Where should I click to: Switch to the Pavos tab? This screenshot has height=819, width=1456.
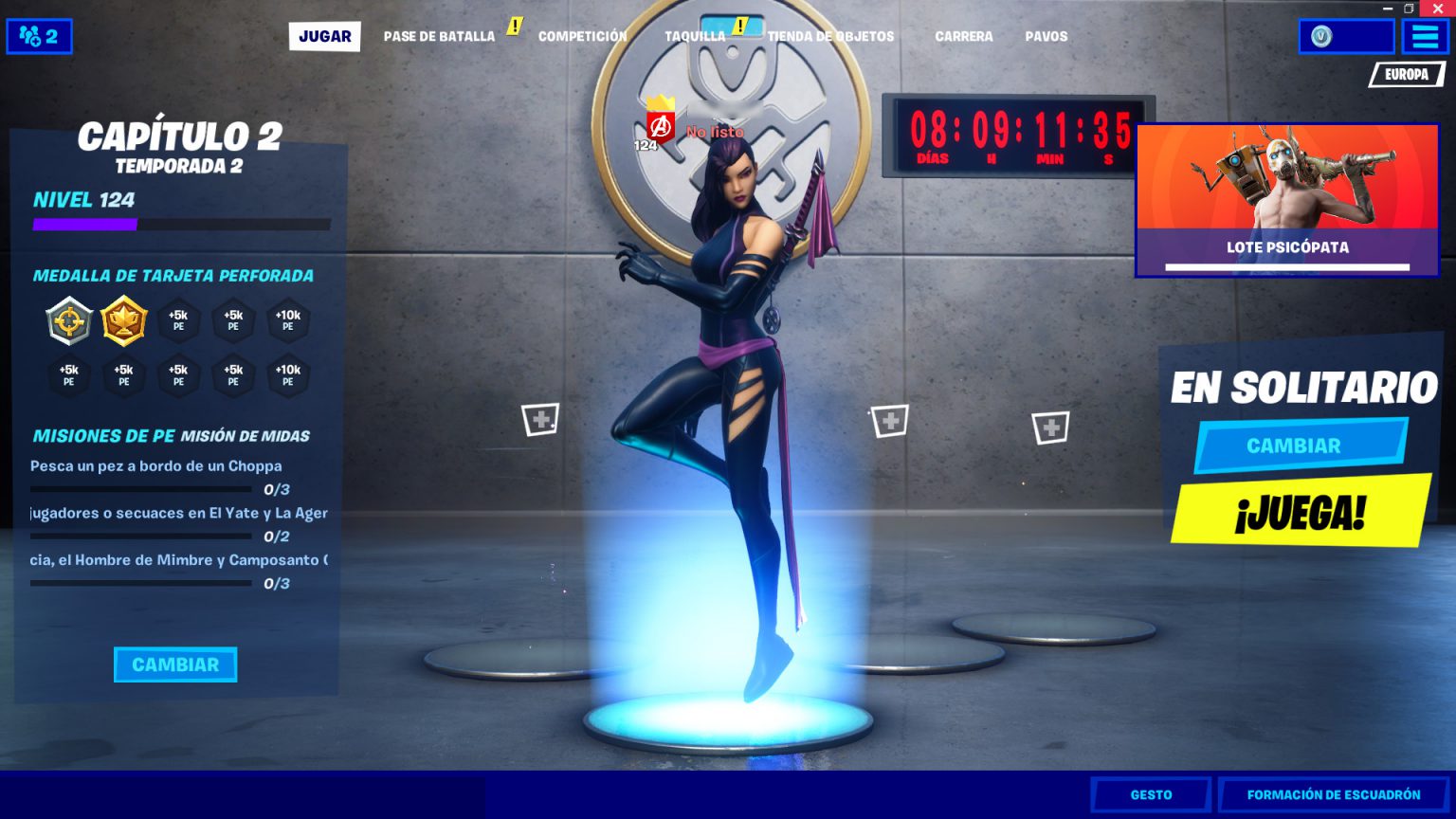tap(1046, 36)
